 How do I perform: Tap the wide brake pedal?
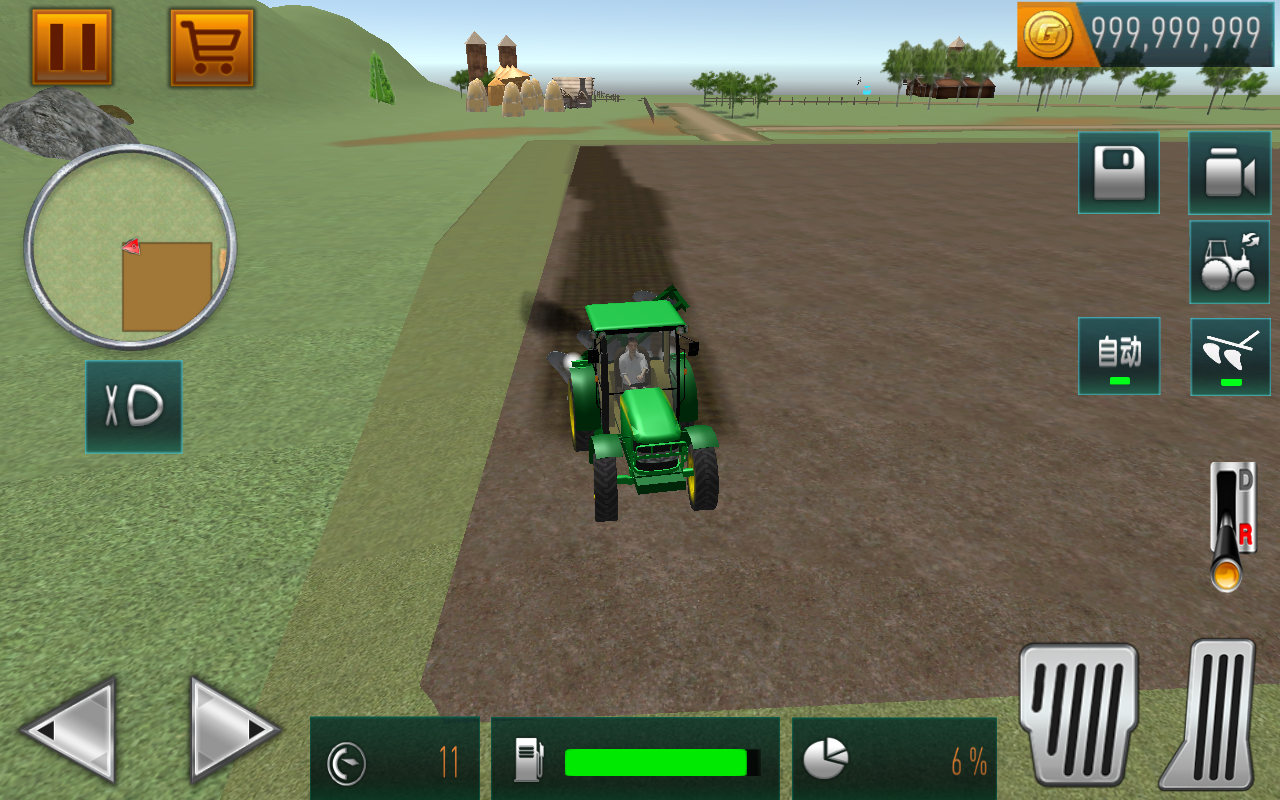click(x=1078, y=712)
